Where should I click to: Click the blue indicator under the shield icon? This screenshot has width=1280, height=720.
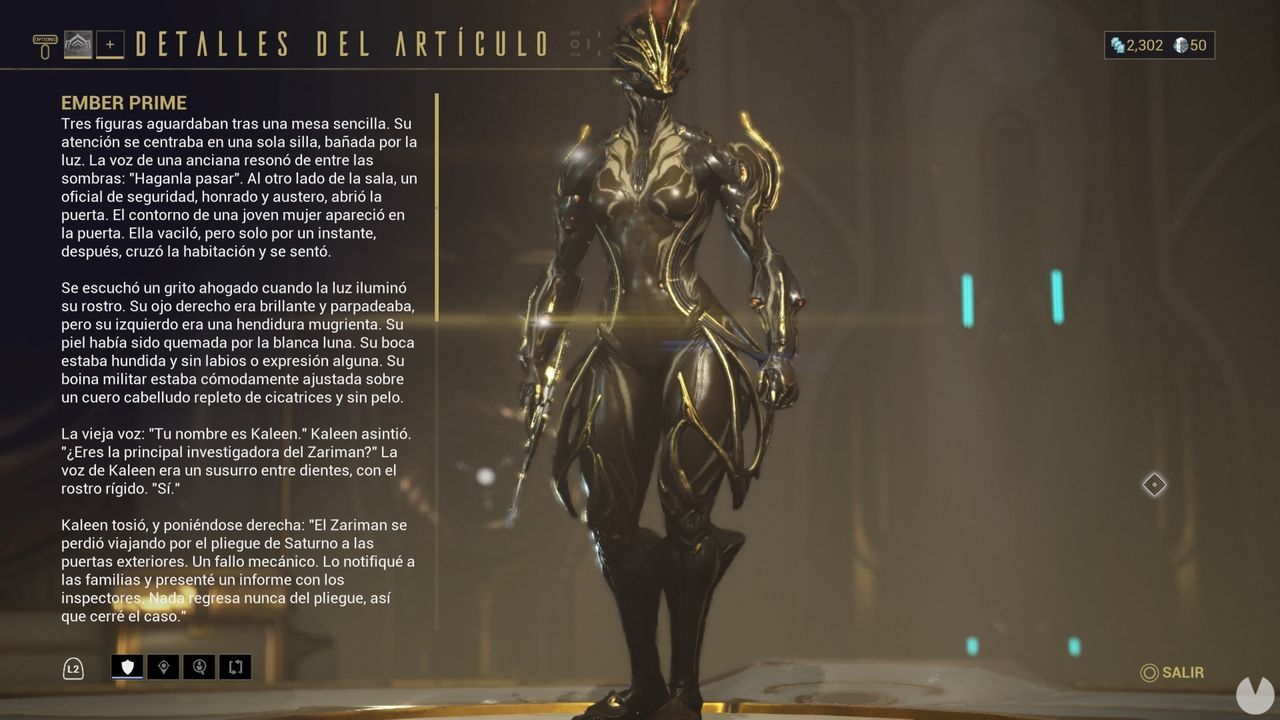click(x=127, y=678)
